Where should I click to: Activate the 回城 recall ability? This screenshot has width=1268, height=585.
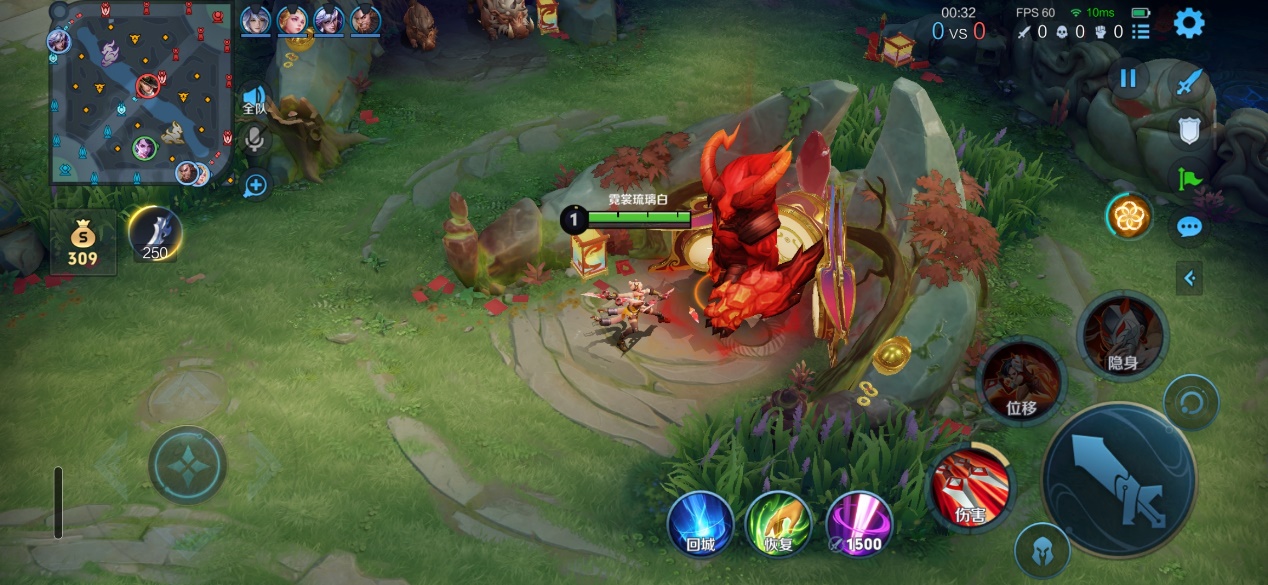coord(700,524)
